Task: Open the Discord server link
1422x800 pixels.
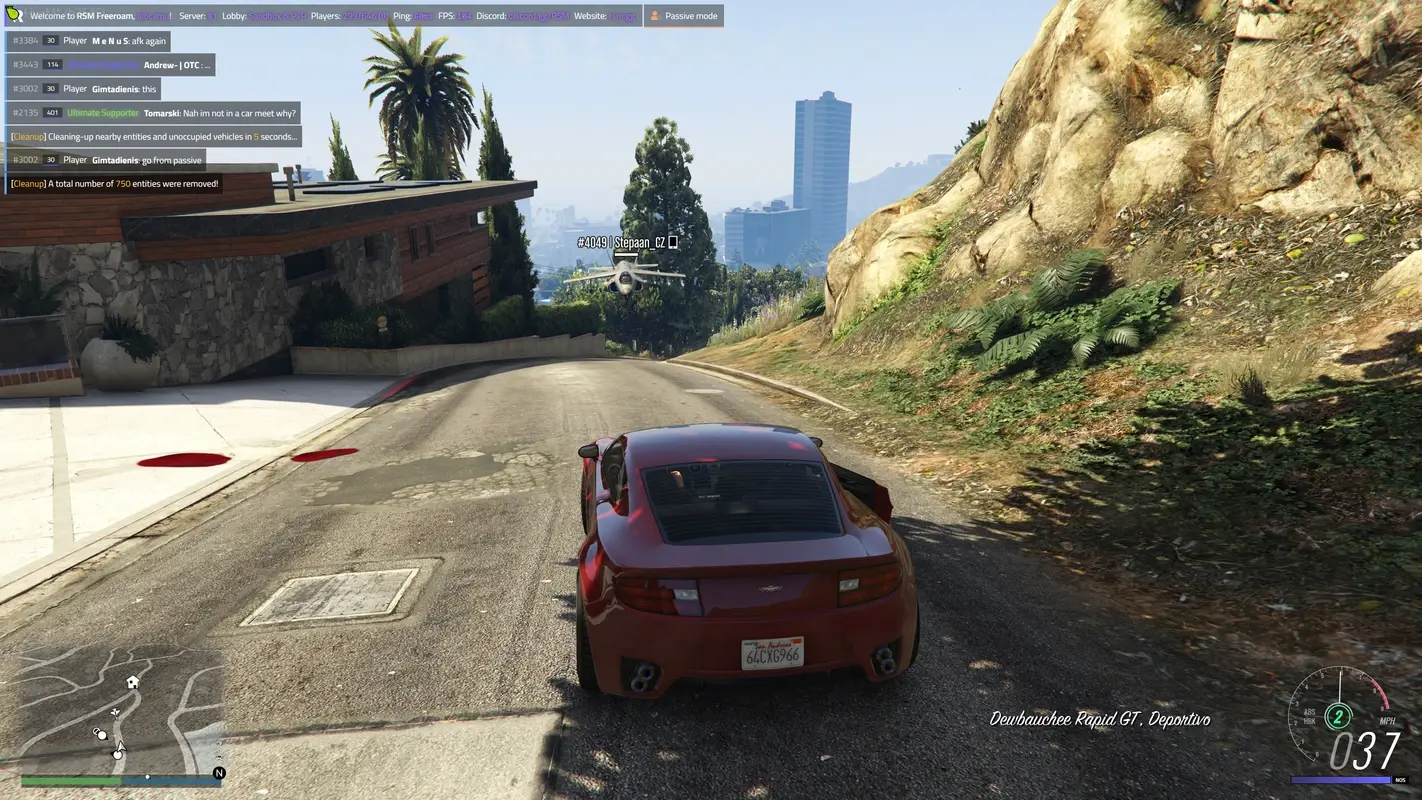Action: [539, 15]
